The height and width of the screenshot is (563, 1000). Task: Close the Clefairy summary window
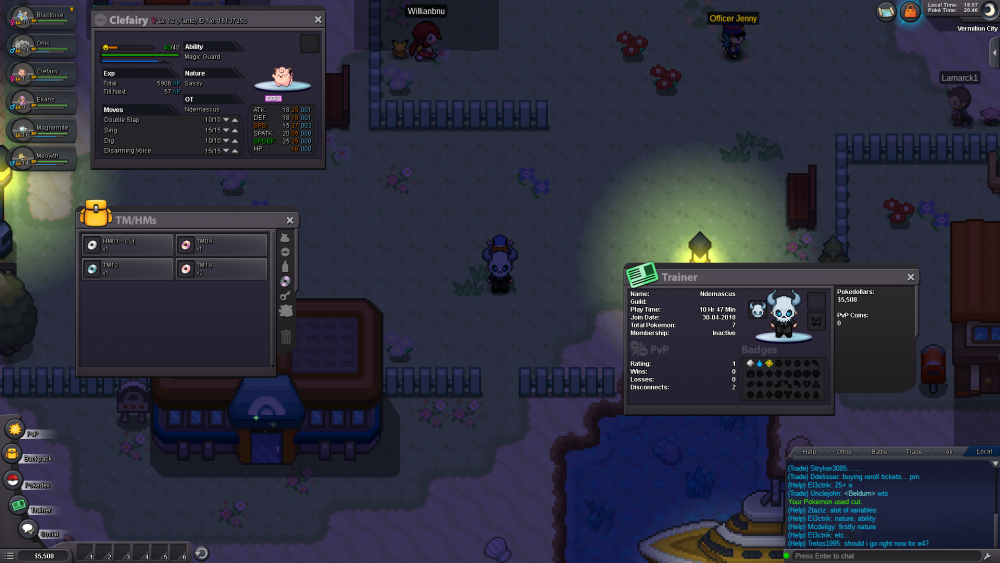[318, 19]
